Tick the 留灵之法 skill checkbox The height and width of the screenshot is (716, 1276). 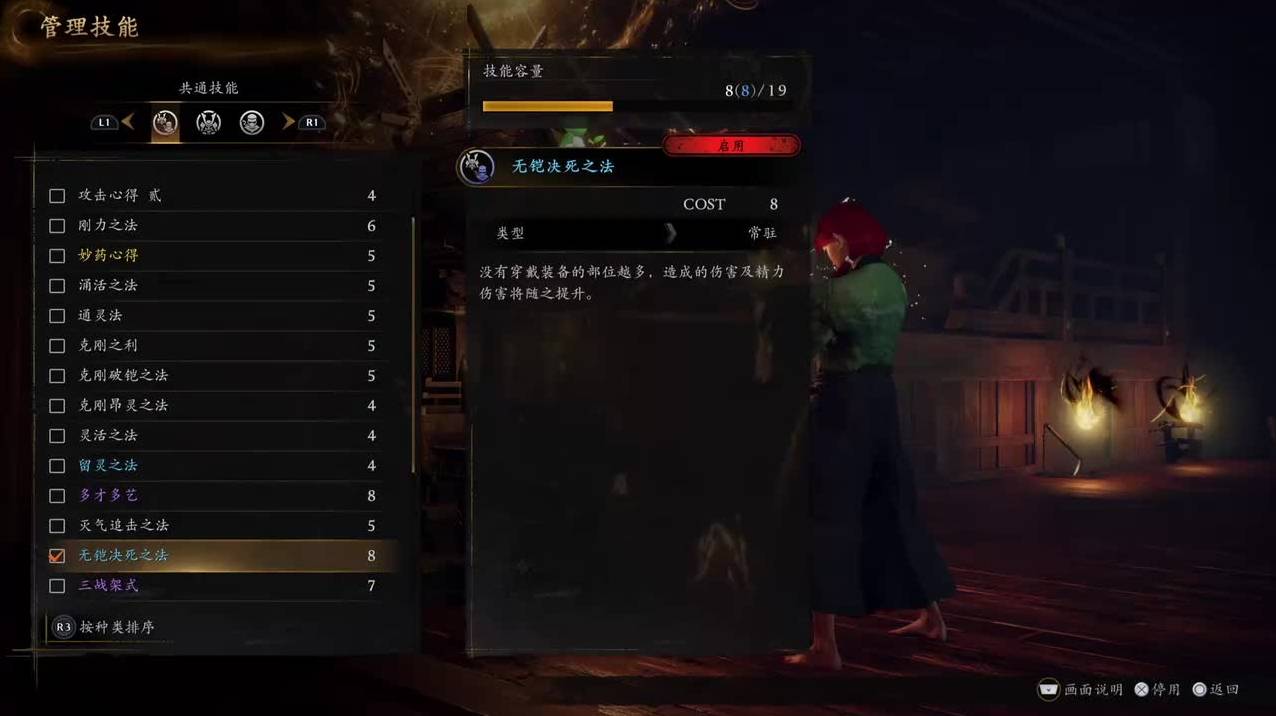(x=57, y=466)
